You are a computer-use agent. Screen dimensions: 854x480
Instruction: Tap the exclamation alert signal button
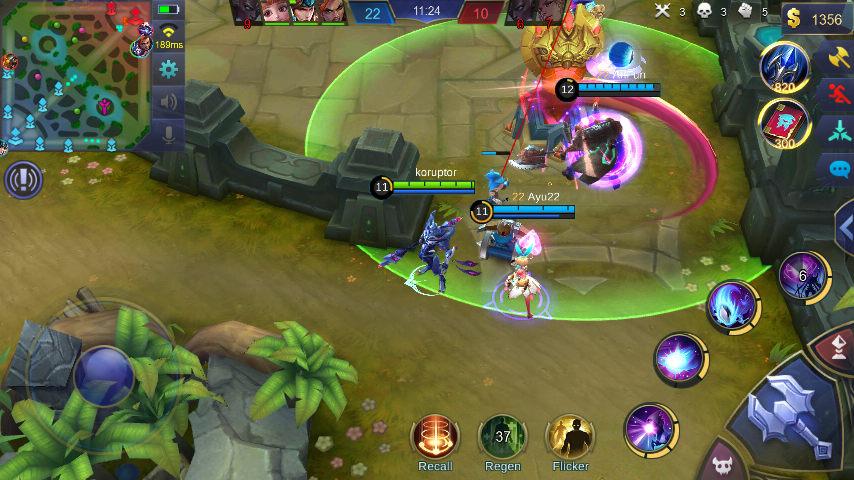(22, 180)
